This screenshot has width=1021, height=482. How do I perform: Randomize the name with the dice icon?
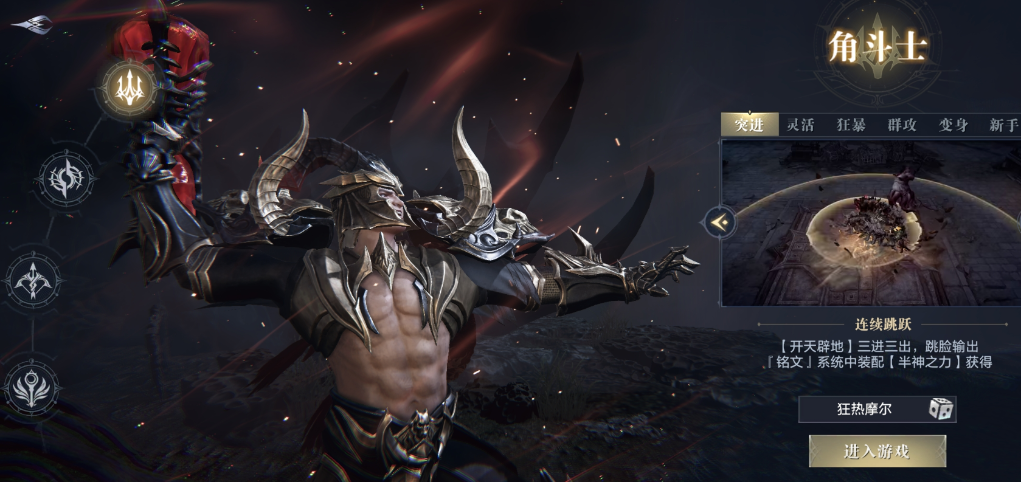pos(940,408)
